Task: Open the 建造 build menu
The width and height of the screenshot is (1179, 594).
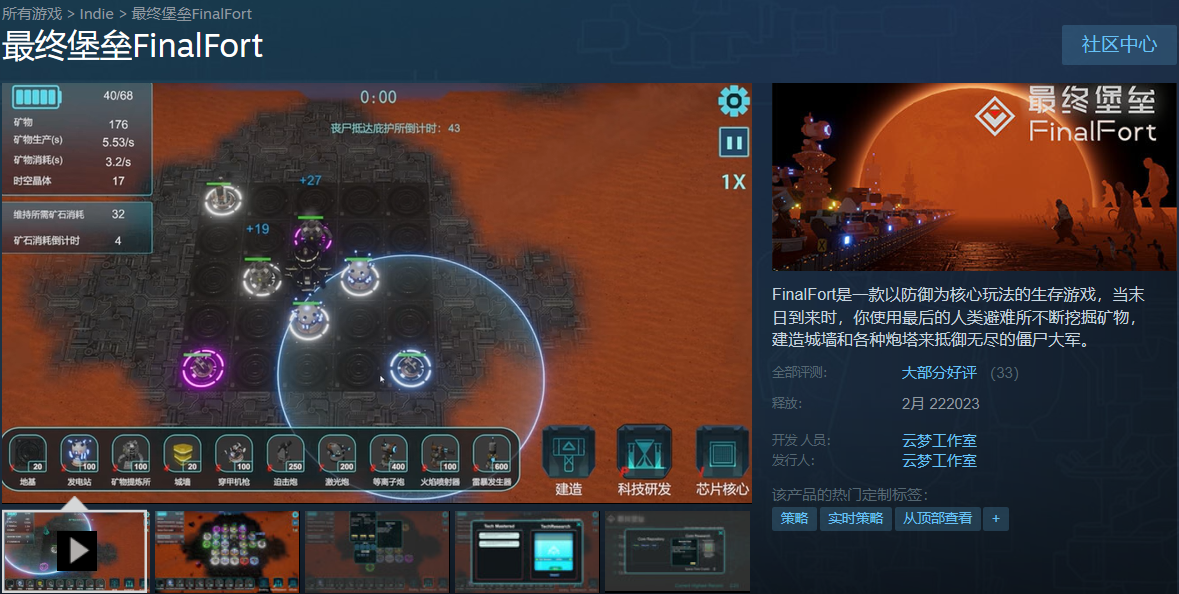Action: pyautogui.click(x=569, y=460)
